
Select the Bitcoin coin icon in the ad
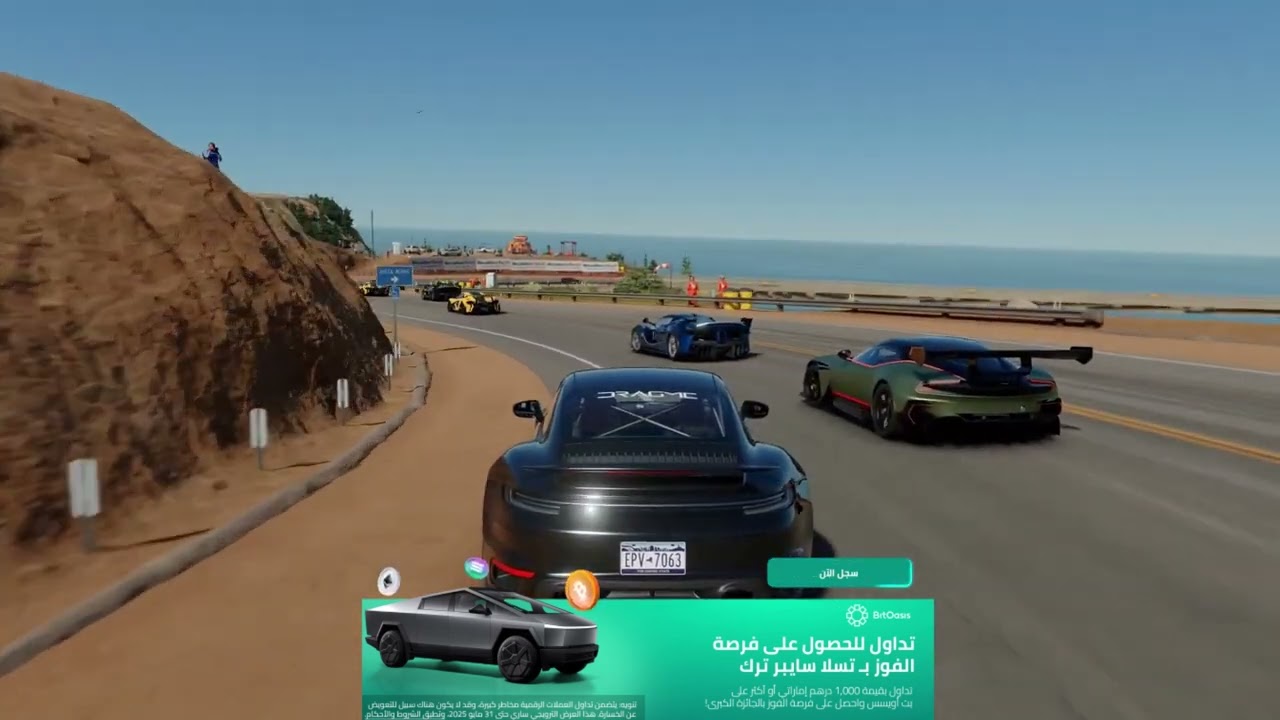581,587
